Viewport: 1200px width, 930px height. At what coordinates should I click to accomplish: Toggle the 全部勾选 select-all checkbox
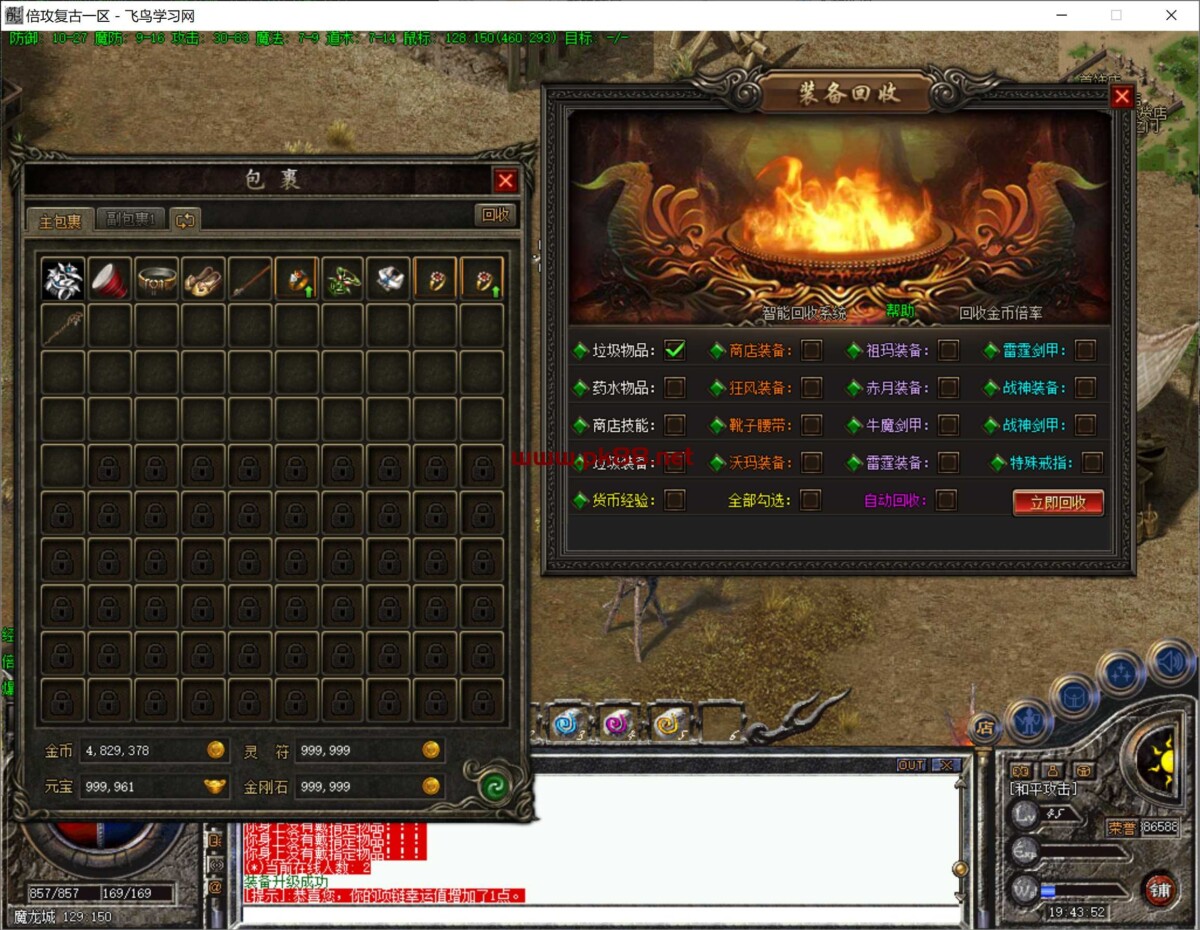(x=810, y=500)
